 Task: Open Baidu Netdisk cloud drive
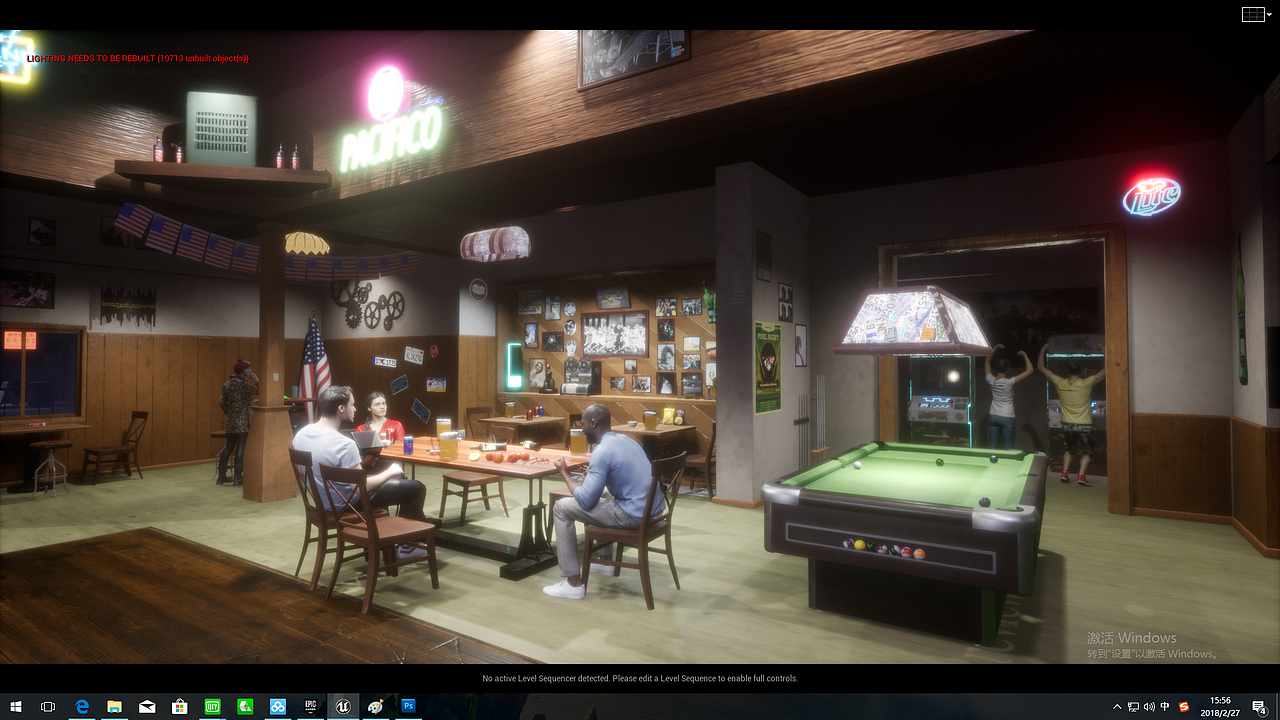click(277, 706)
